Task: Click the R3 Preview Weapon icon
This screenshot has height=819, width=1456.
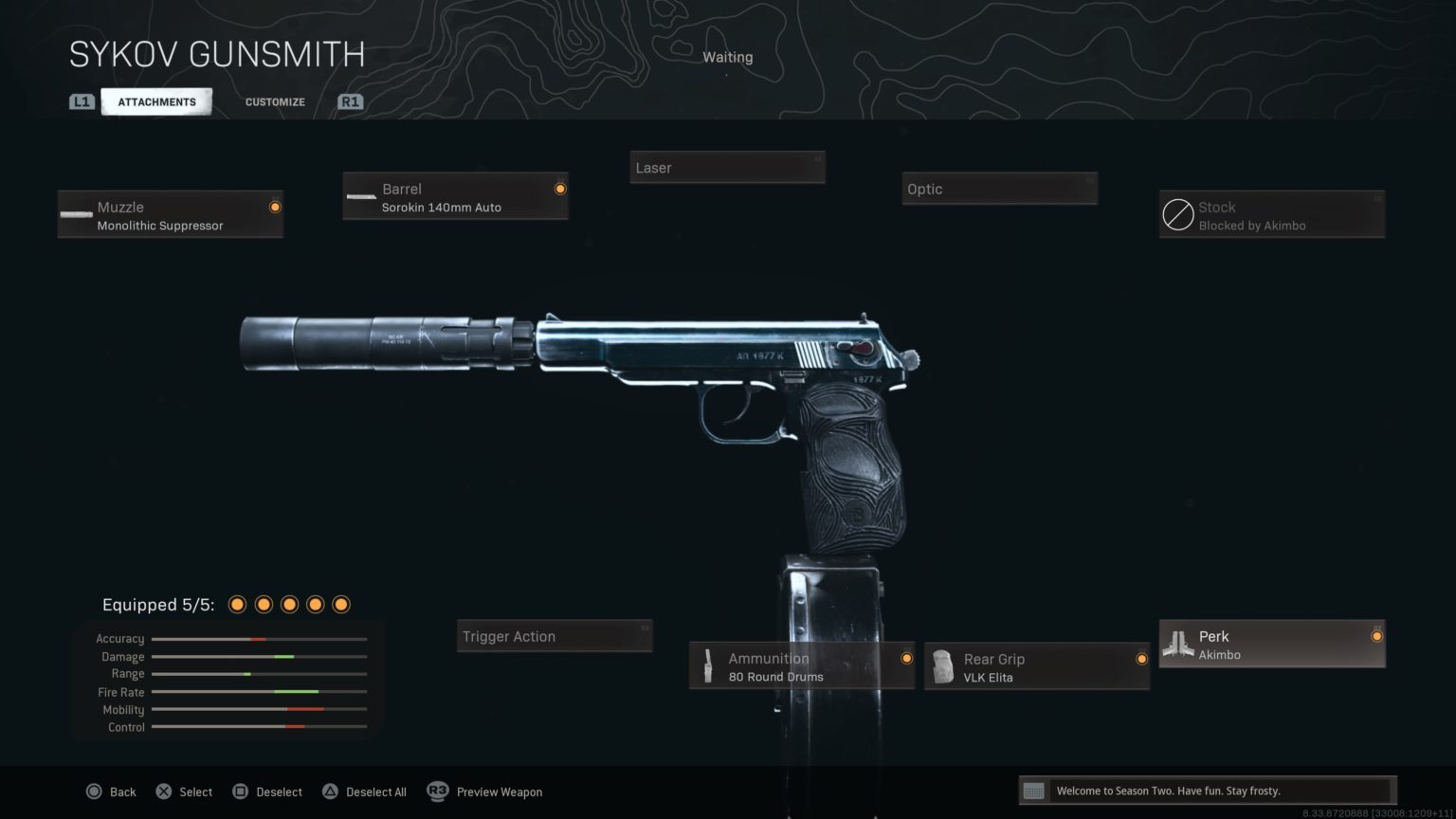Action: tap(437, 792)
